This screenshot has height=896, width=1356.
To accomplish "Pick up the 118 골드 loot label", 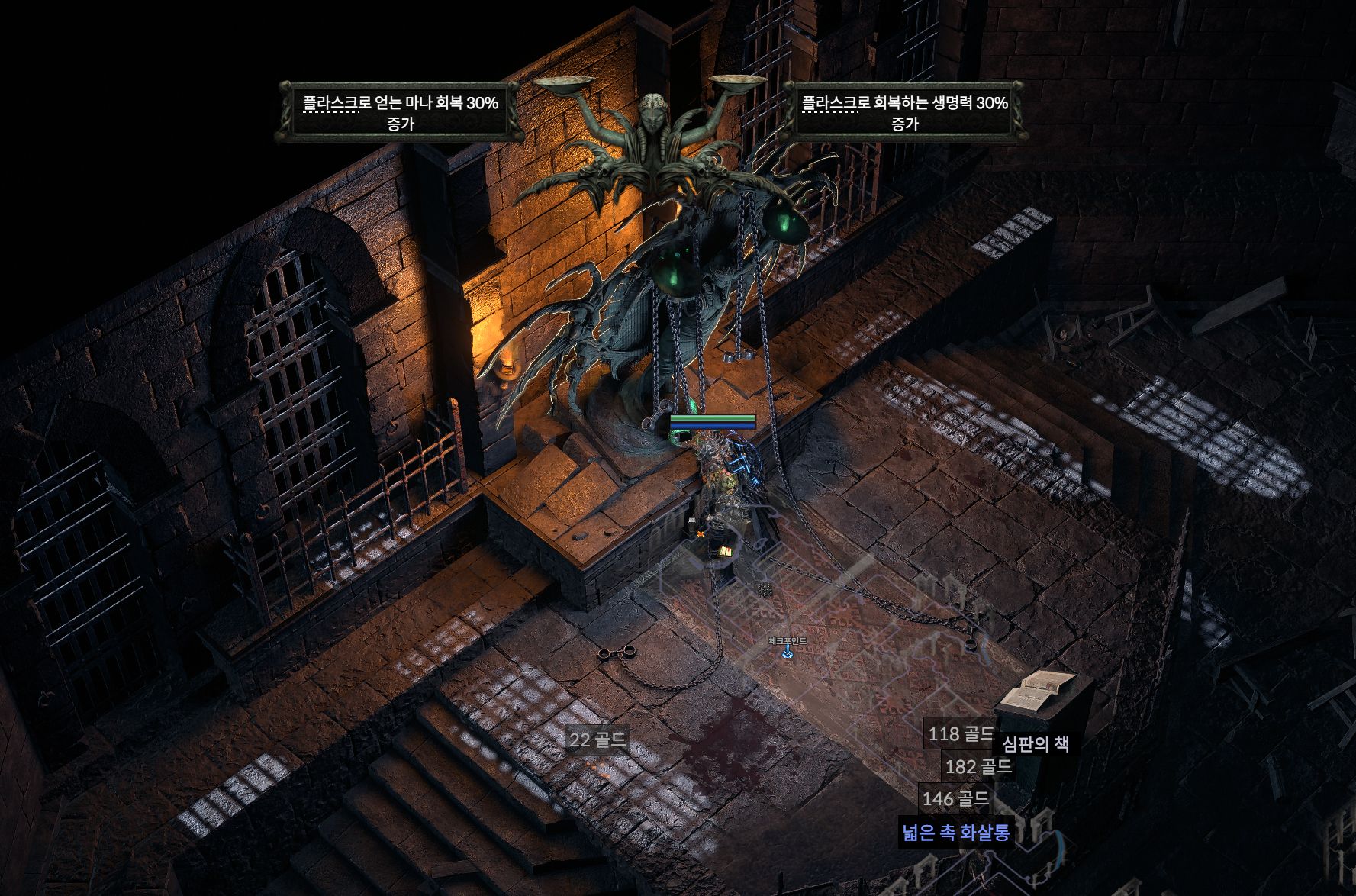I will tap(960, 734).
